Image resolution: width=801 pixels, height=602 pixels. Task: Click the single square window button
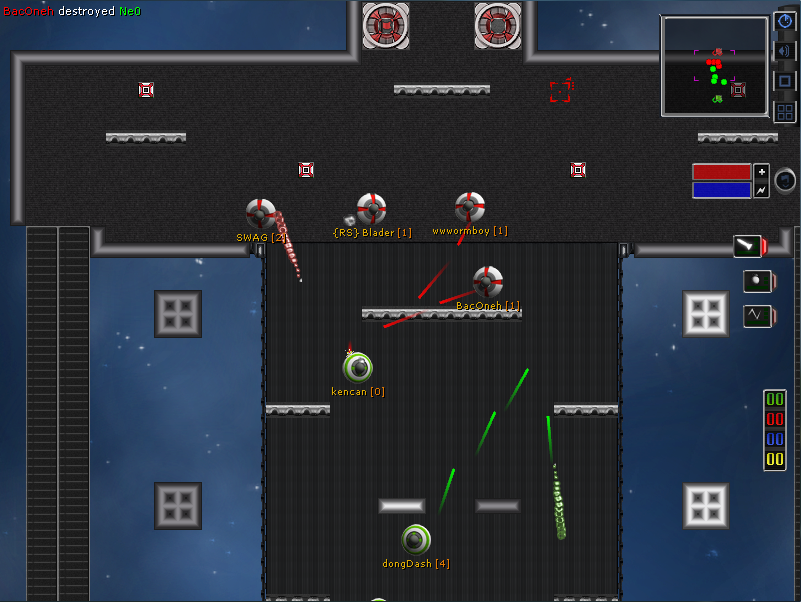click(785, 81)
